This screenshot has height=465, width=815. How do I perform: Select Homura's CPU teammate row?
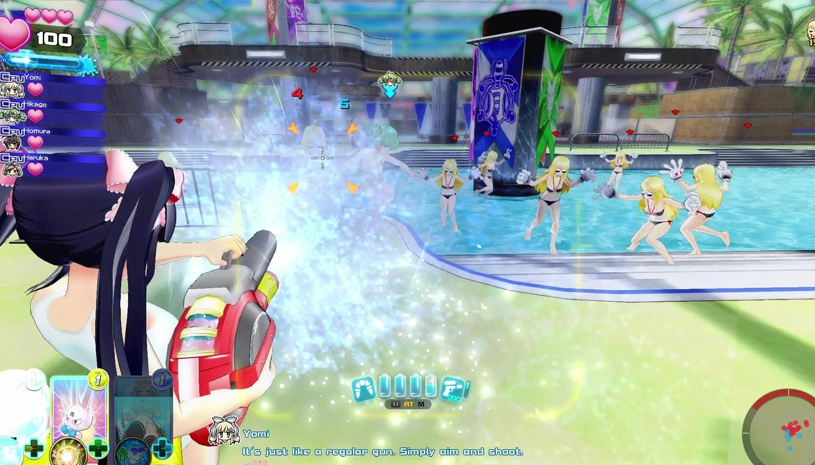coord(50,138)
